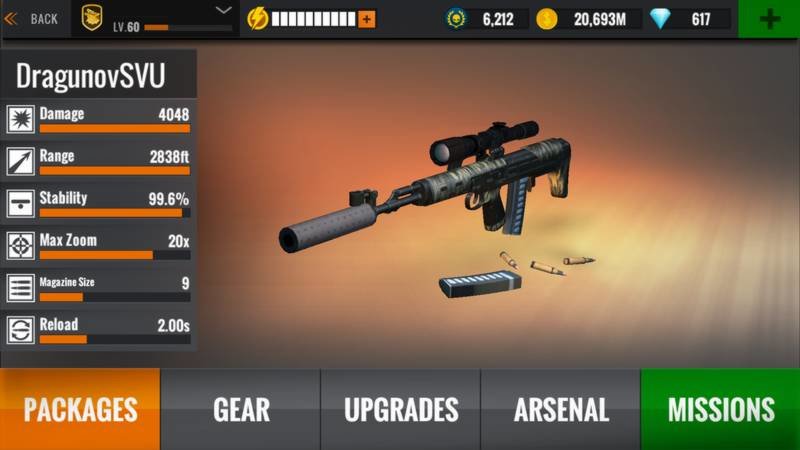Start MISSIONS from the green button

tap(721, 409)
